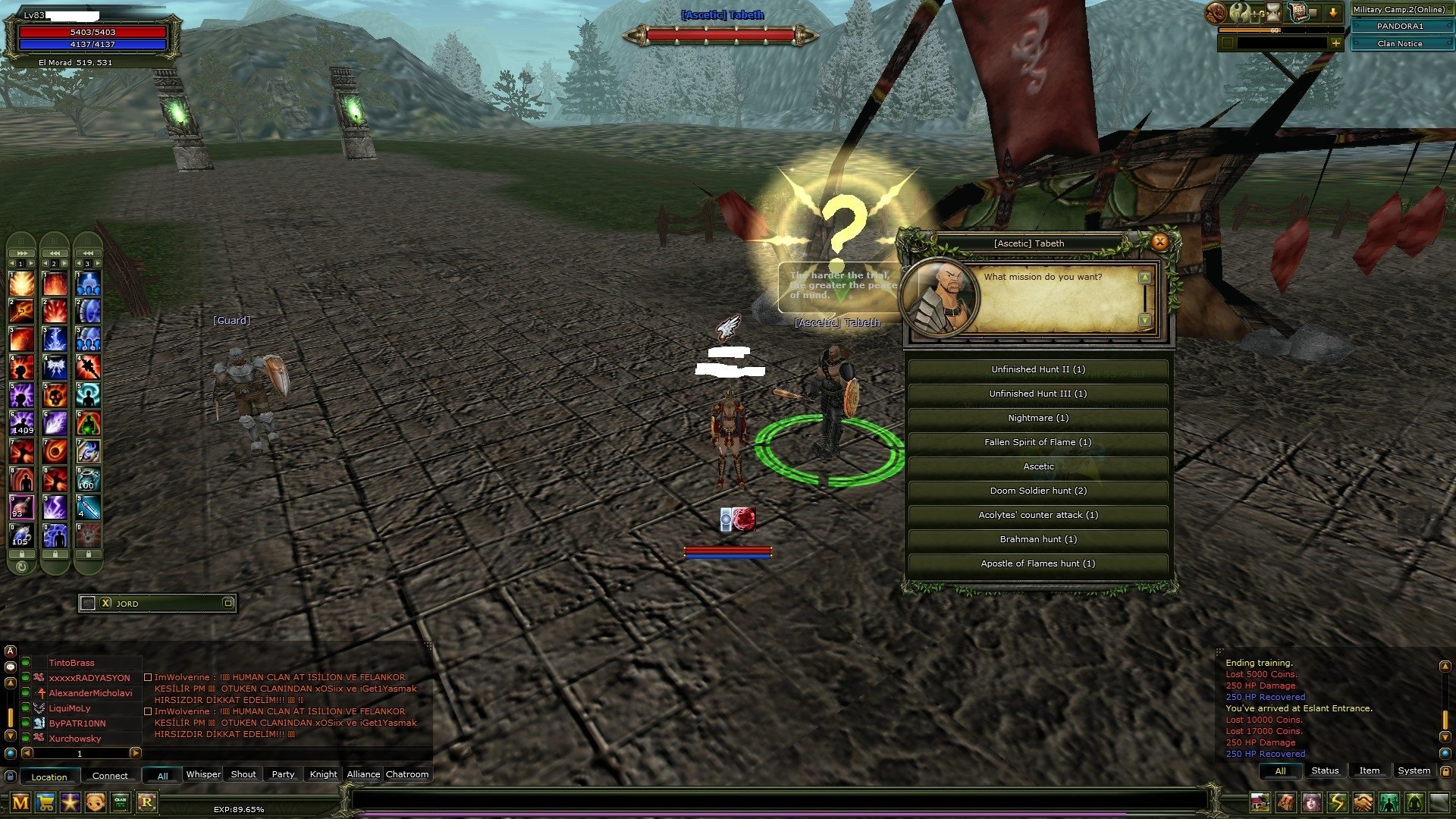
Task: Select the Unfinished Hunt II mission
Action: [x=1037, y=369]
